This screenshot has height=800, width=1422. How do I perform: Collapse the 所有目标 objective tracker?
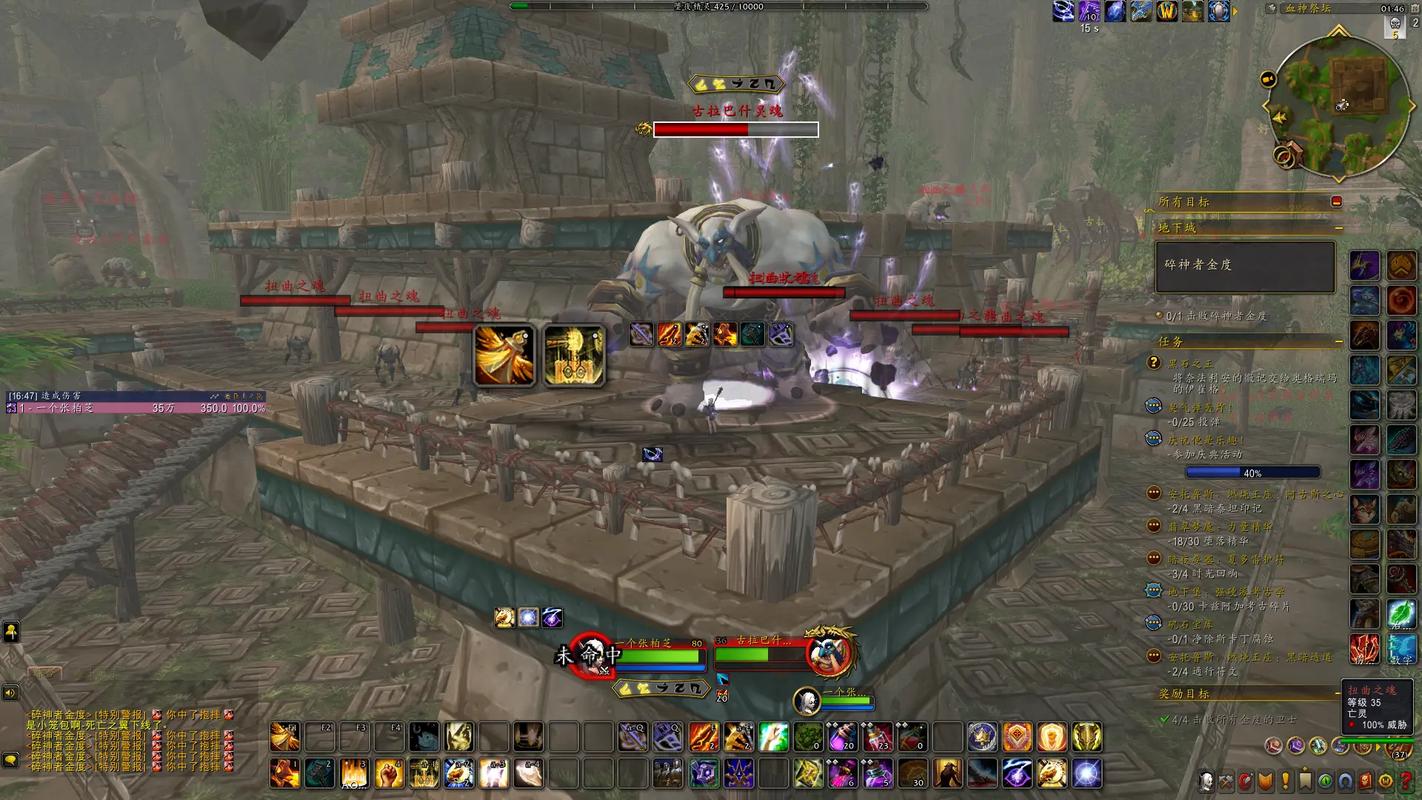1336,201
